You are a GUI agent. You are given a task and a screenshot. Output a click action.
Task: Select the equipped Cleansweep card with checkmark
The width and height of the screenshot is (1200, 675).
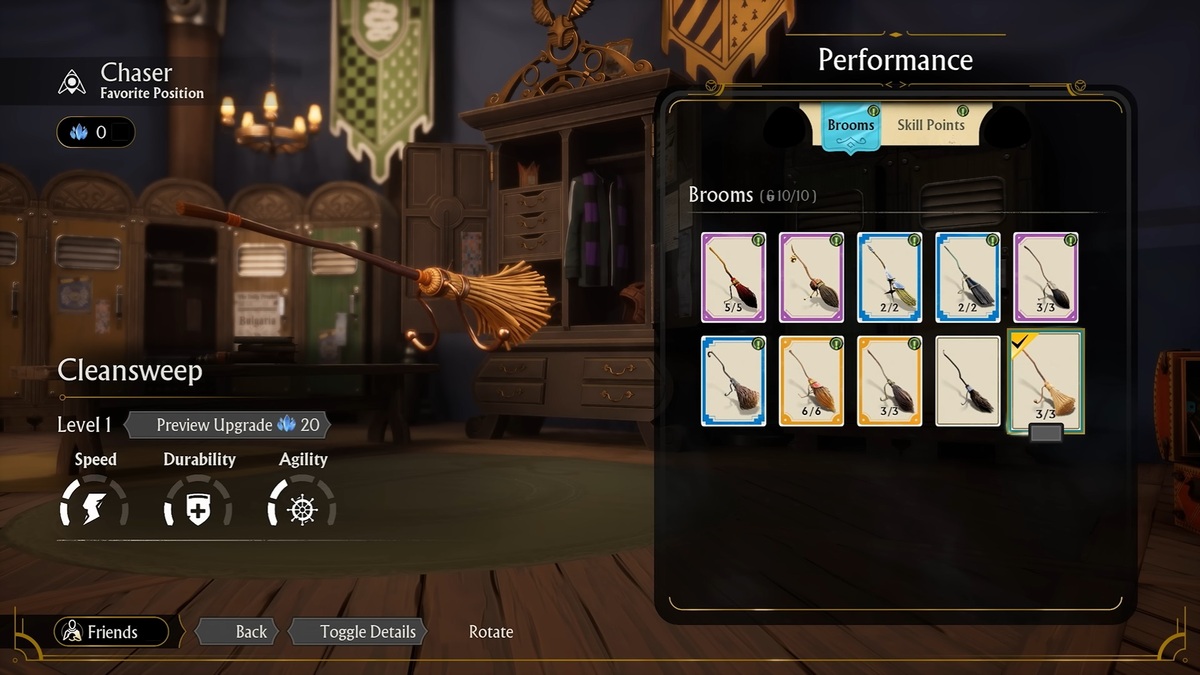pyautogui.click(x=1045, y=381)
